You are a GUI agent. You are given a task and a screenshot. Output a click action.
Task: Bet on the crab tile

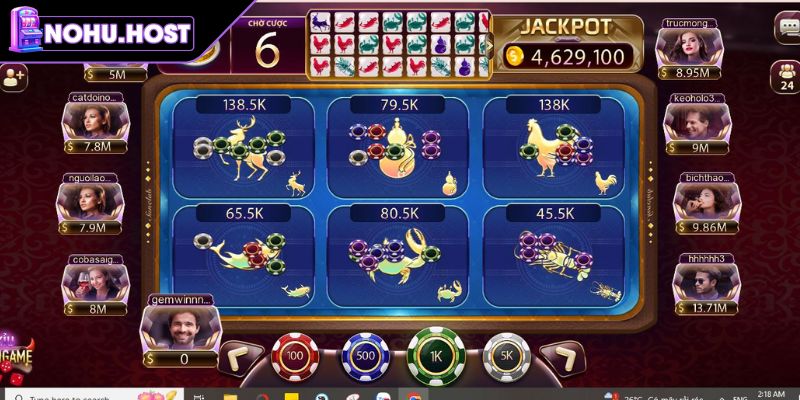(398, 254)
